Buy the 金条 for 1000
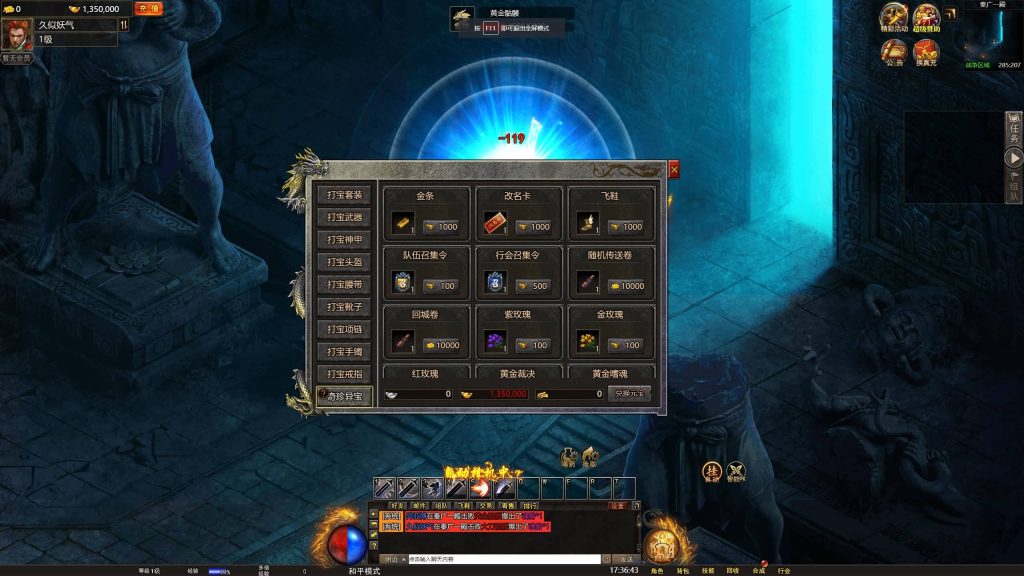Image resolution: width=1024 pixels, height=576 pixels. [x=441, y=227]
